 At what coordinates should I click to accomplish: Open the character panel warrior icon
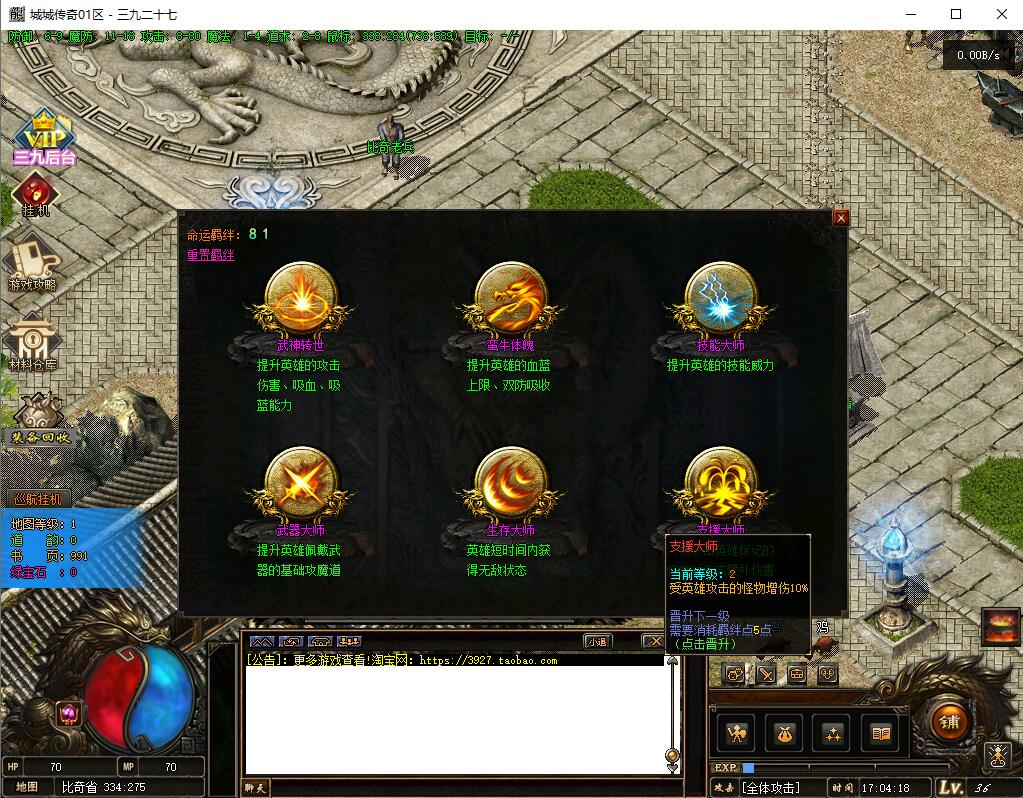coord(736,735)
